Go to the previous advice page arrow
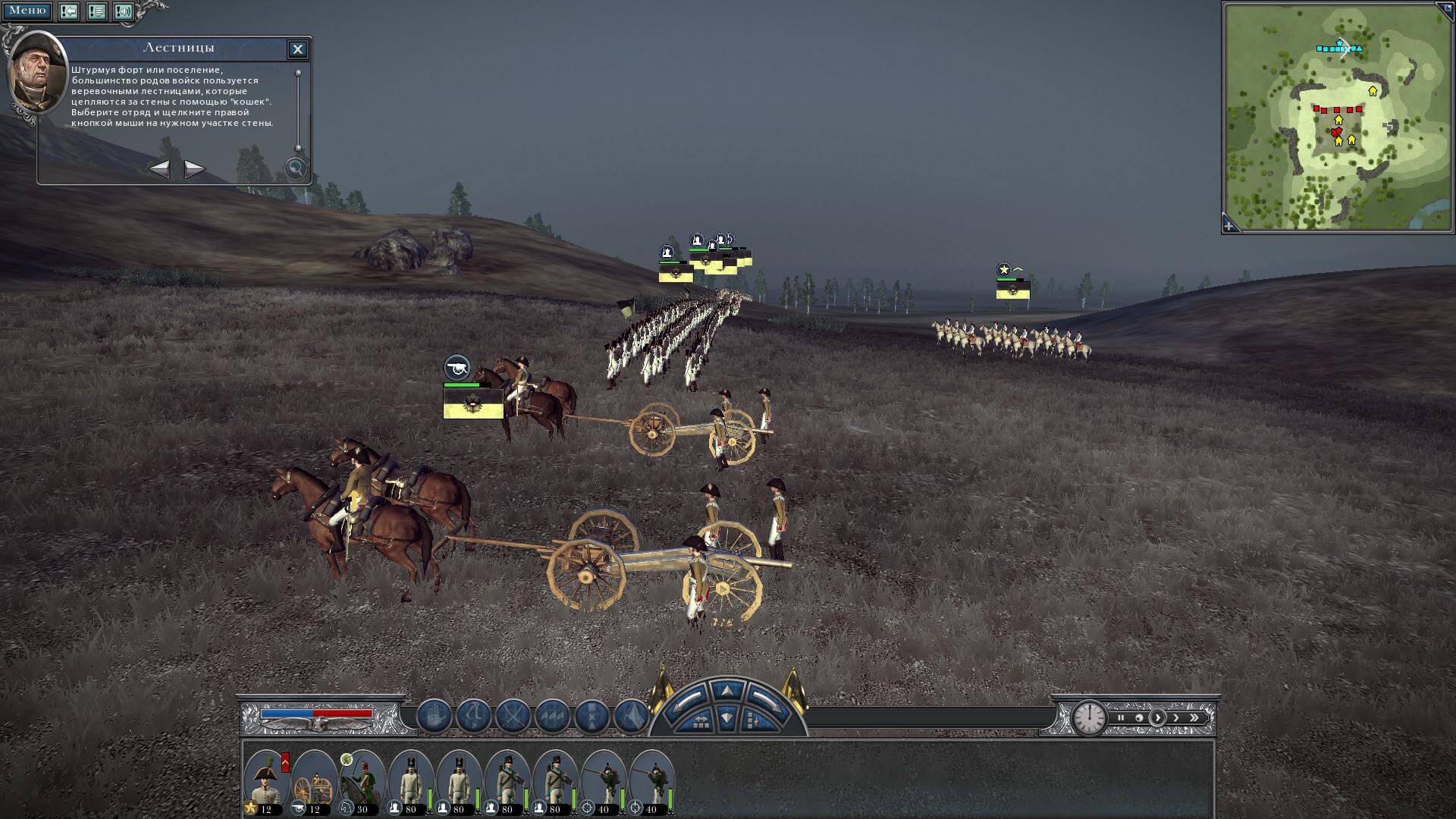Image resolution: width=1456 pixels, height=819 pixels. click(159, 168)
